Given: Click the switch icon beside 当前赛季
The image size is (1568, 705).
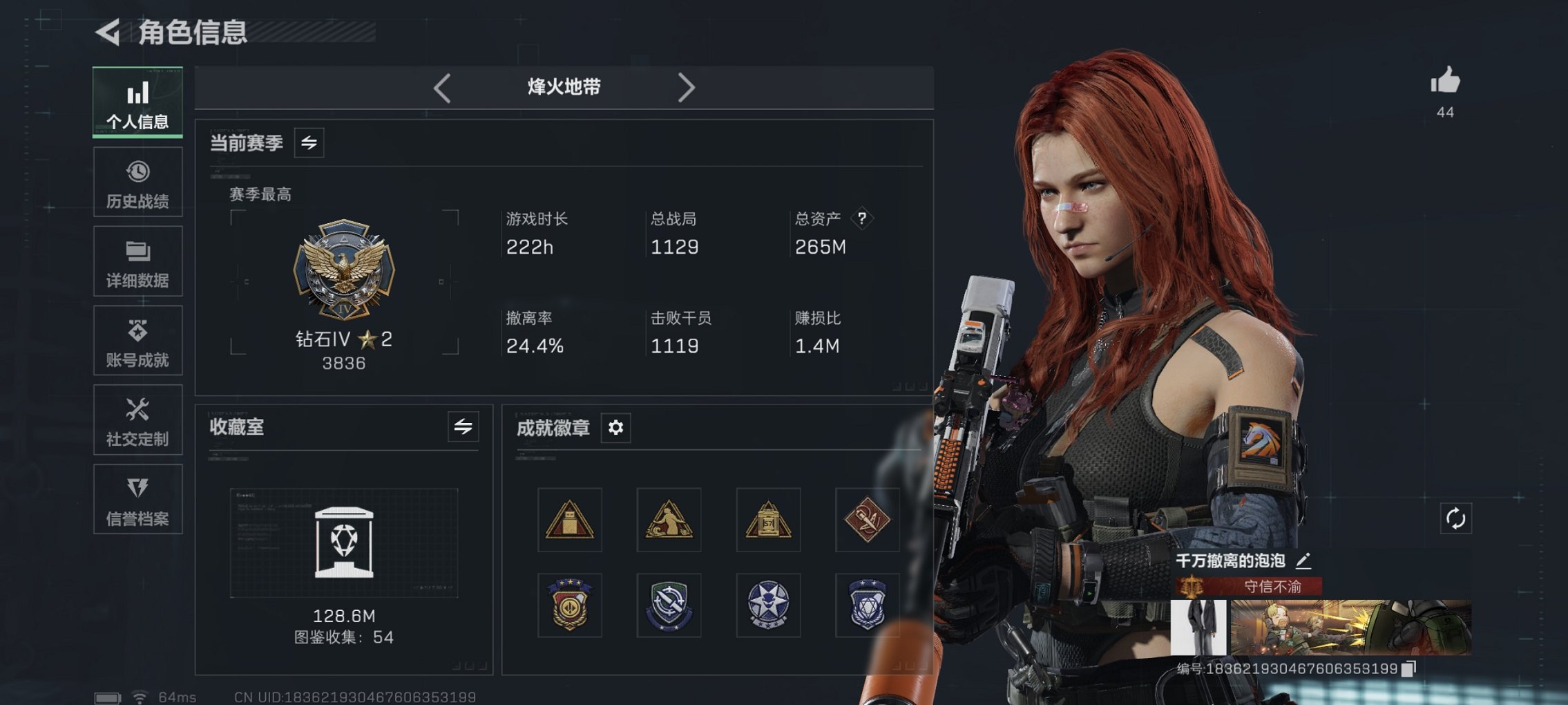Looking at the screenshot, I should point(309,143).
